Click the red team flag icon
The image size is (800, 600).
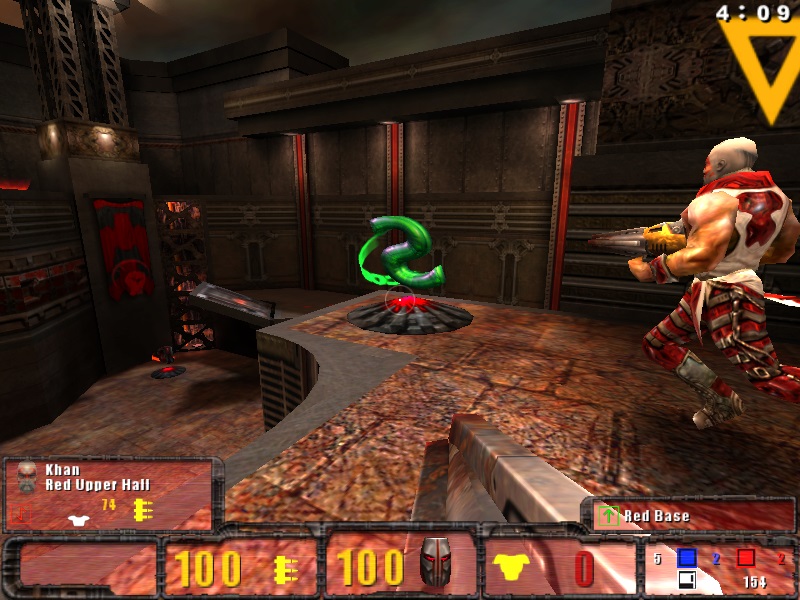pos(746,558)
